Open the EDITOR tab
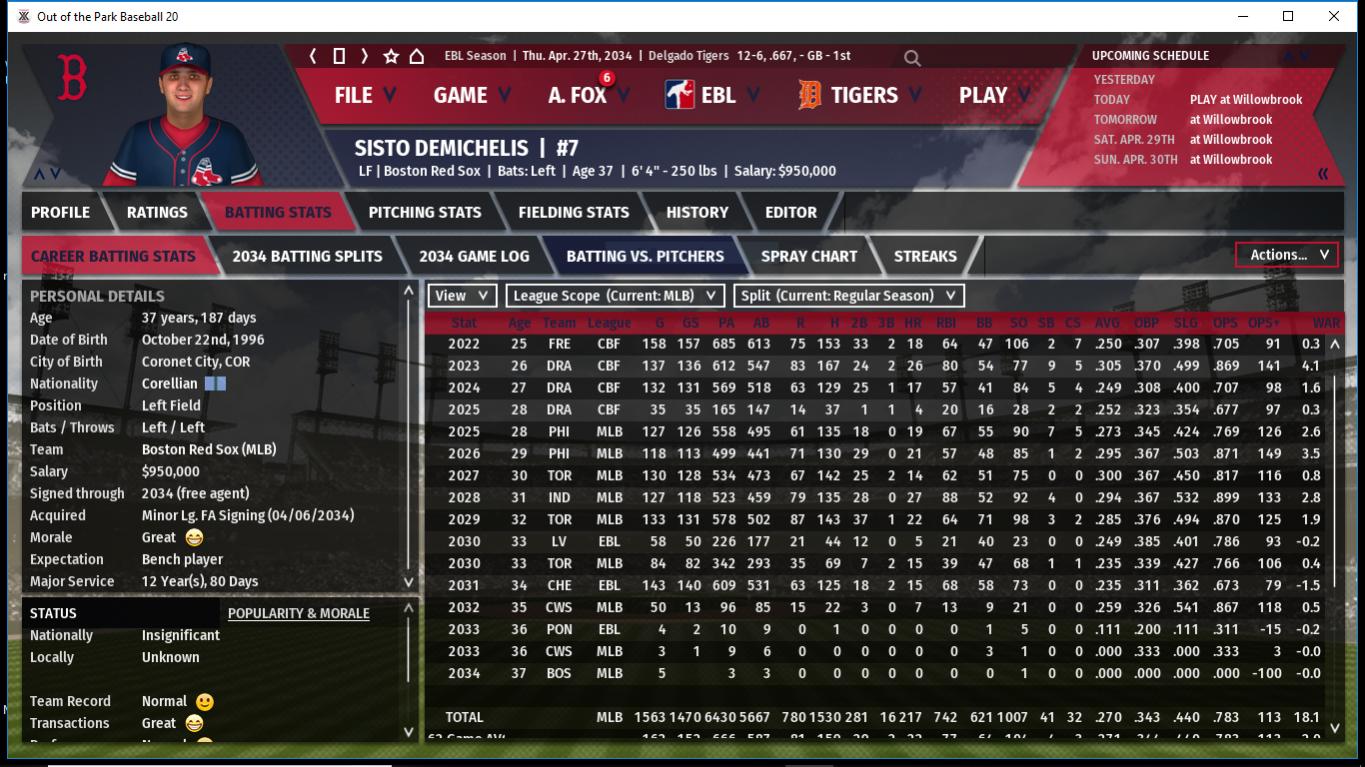Image resolution: width=1365 pixels, height=767 pixels. tap(791, 212)
